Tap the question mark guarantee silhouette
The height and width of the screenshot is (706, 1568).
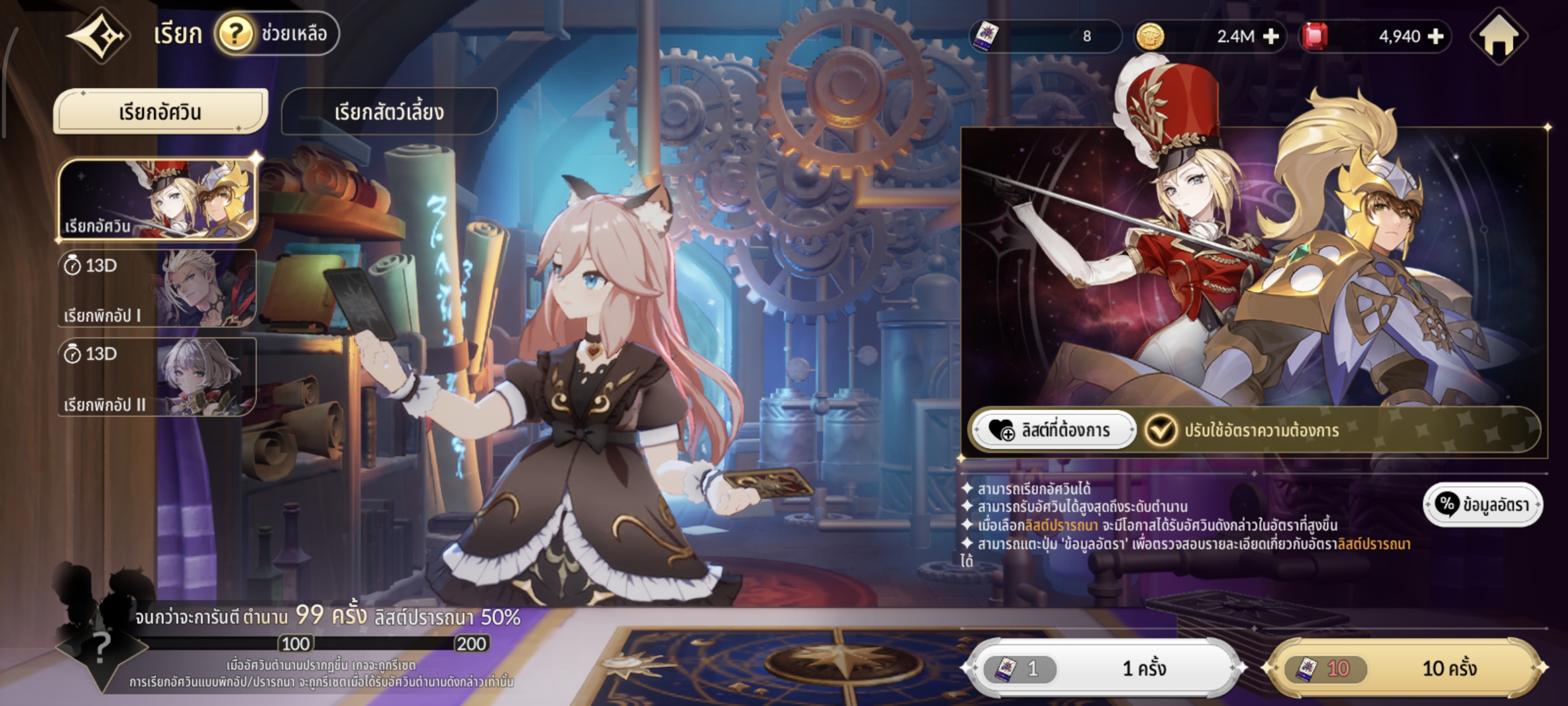click(x=101, y=648)
